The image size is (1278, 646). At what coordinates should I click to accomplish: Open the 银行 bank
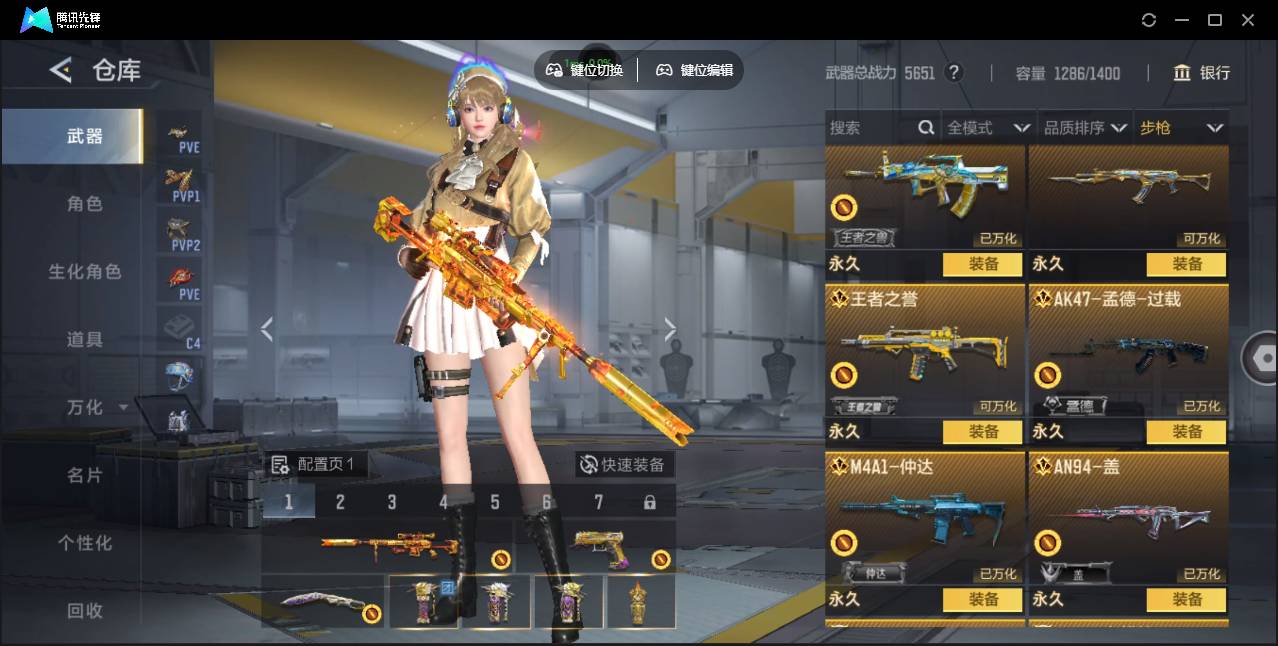tap(1202, 73)
